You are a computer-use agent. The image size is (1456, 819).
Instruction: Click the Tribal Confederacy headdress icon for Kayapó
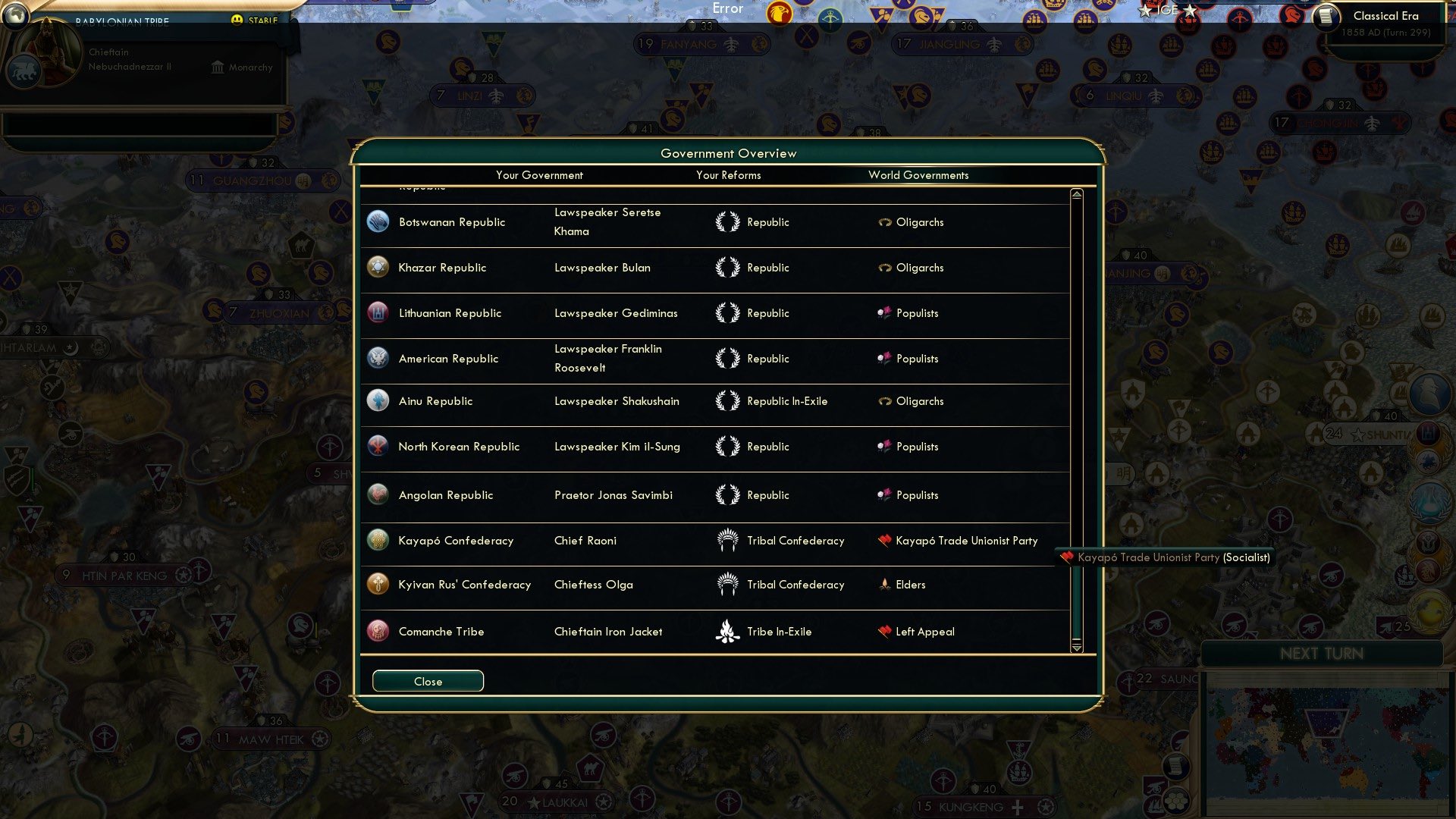(x=728, y=540)
